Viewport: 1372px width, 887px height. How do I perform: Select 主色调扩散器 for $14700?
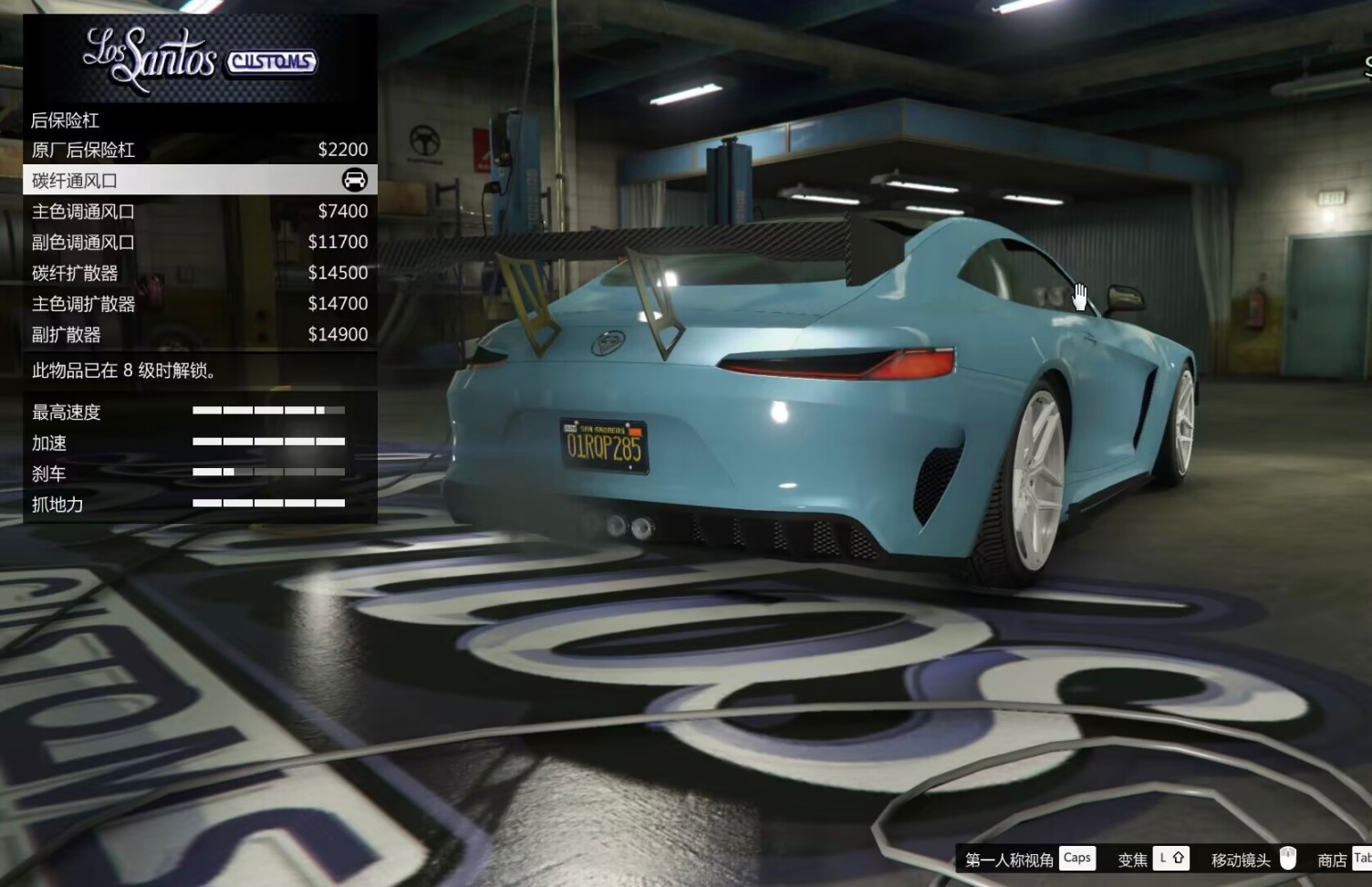199,304
